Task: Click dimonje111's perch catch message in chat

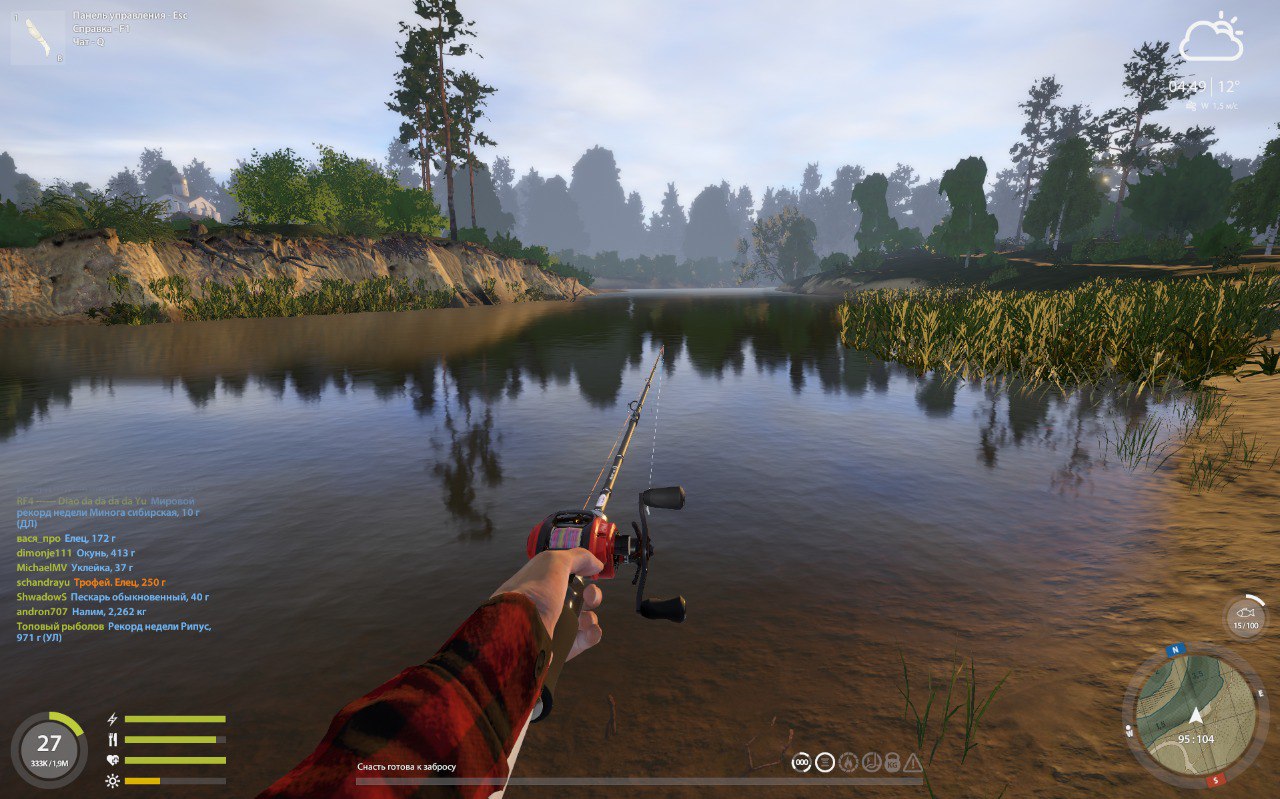Action: click(76, 552)
